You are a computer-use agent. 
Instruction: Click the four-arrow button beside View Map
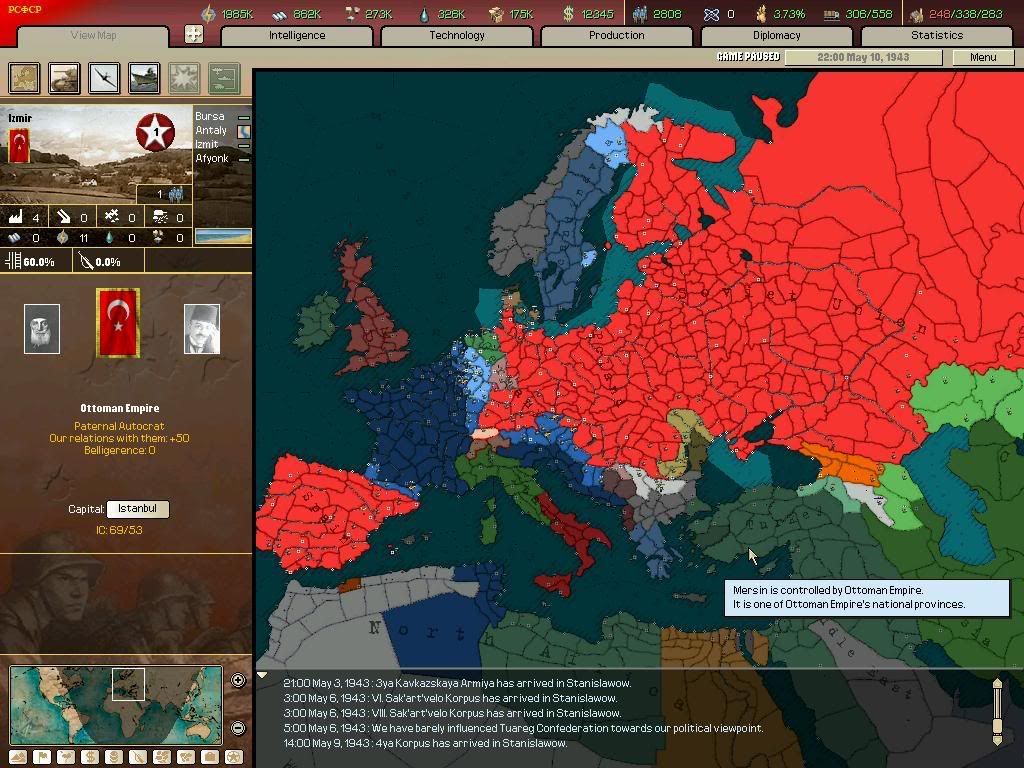(x=194, y=34)
